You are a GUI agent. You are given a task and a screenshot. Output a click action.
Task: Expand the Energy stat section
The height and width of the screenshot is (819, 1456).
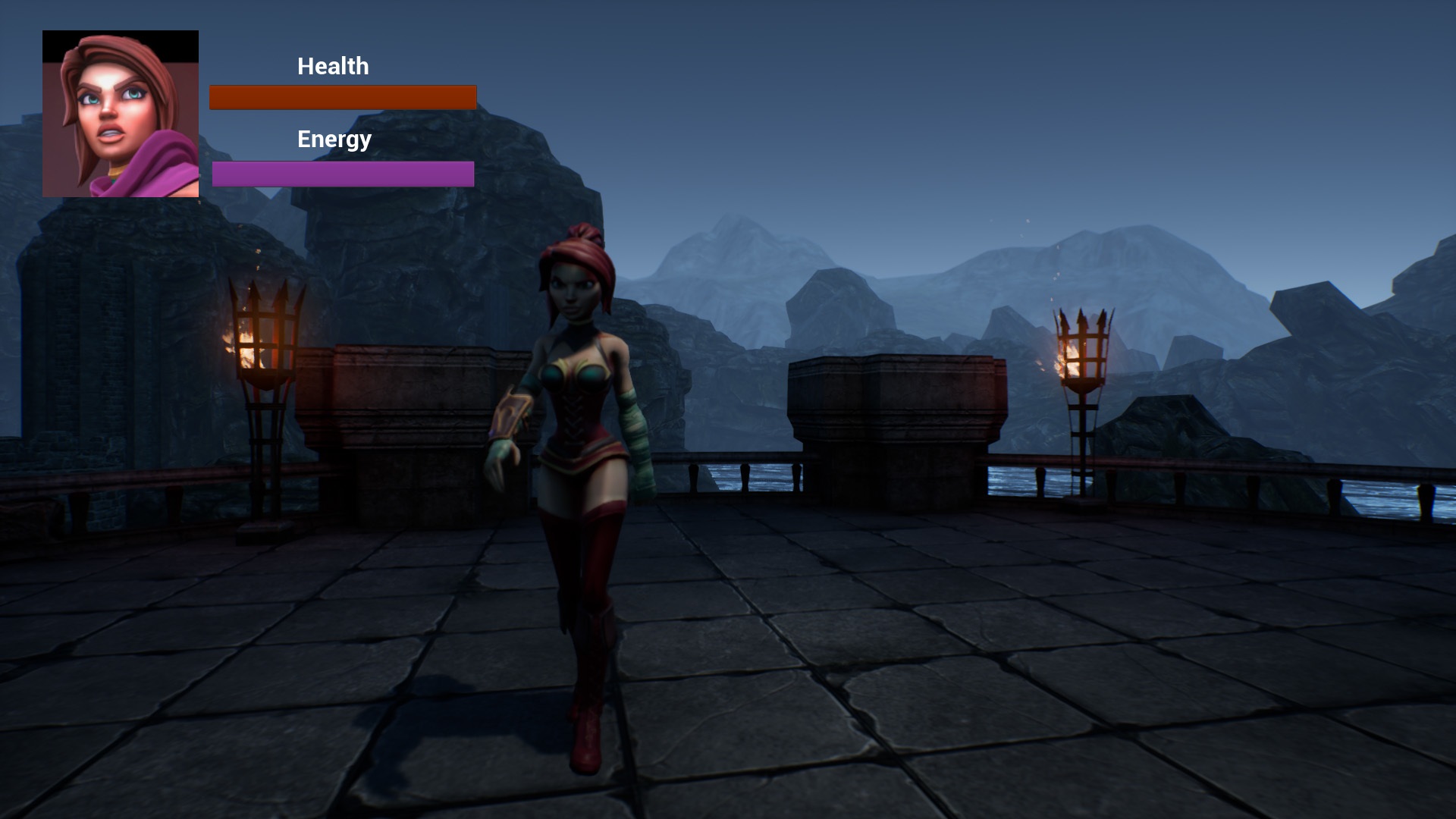334,139
